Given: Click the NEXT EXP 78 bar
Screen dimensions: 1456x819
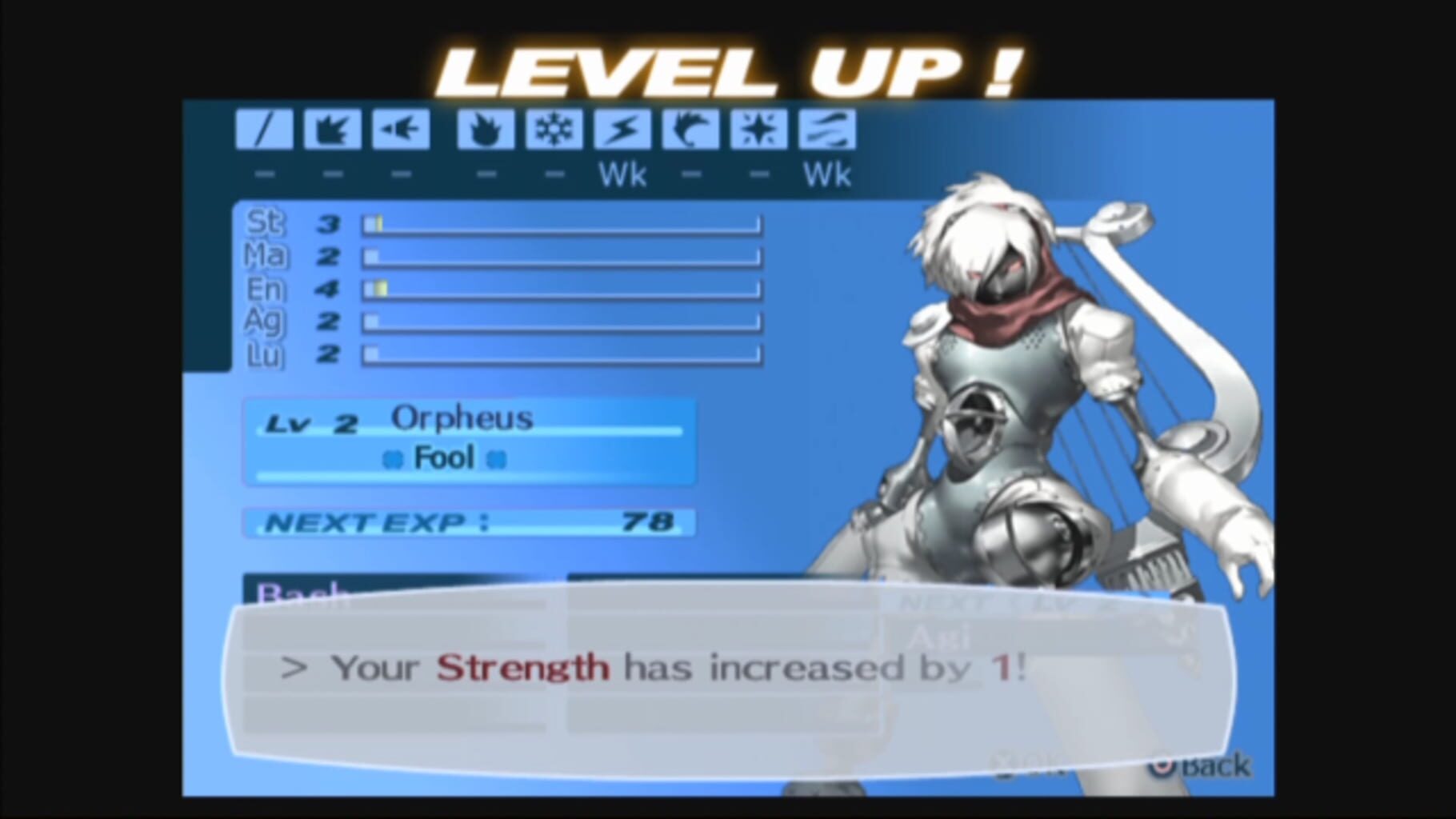Looking at the screenshot, I should 468,521.
